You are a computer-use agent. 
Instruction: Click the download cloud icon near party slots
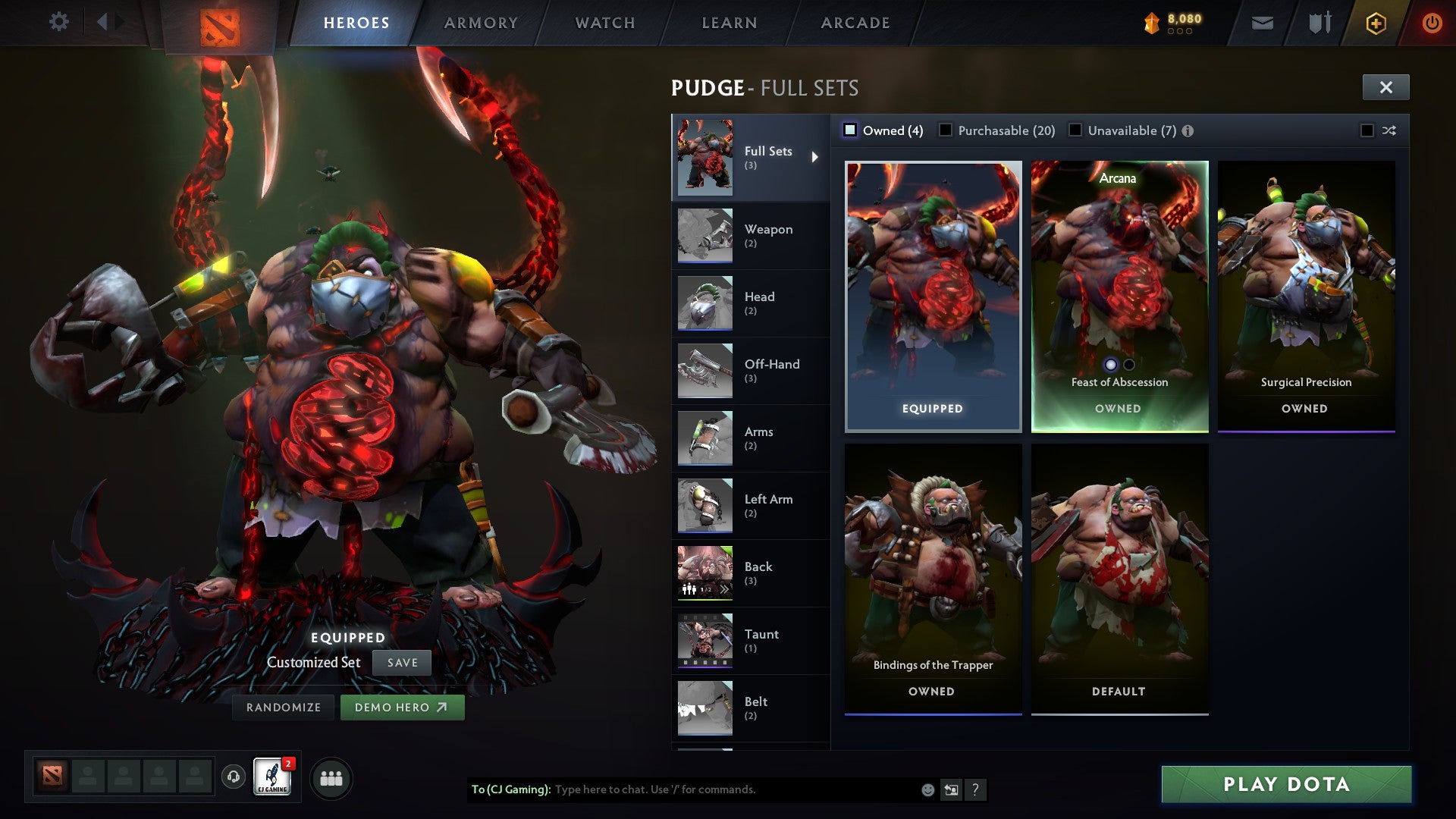pos(232,777)
